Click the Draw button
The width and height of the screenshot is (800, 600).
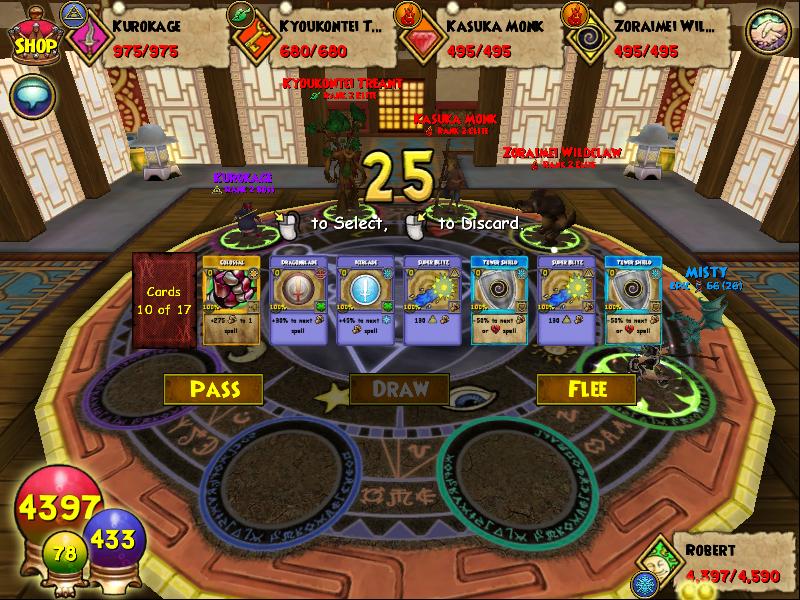coord(399,389)
